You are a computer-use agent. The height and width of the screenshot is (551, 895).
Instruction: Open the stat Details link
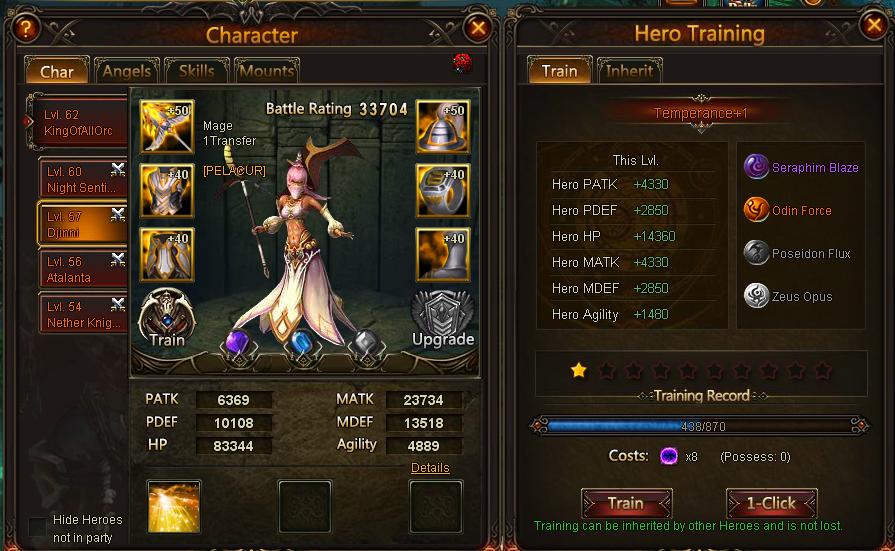(x=430, y=468)
